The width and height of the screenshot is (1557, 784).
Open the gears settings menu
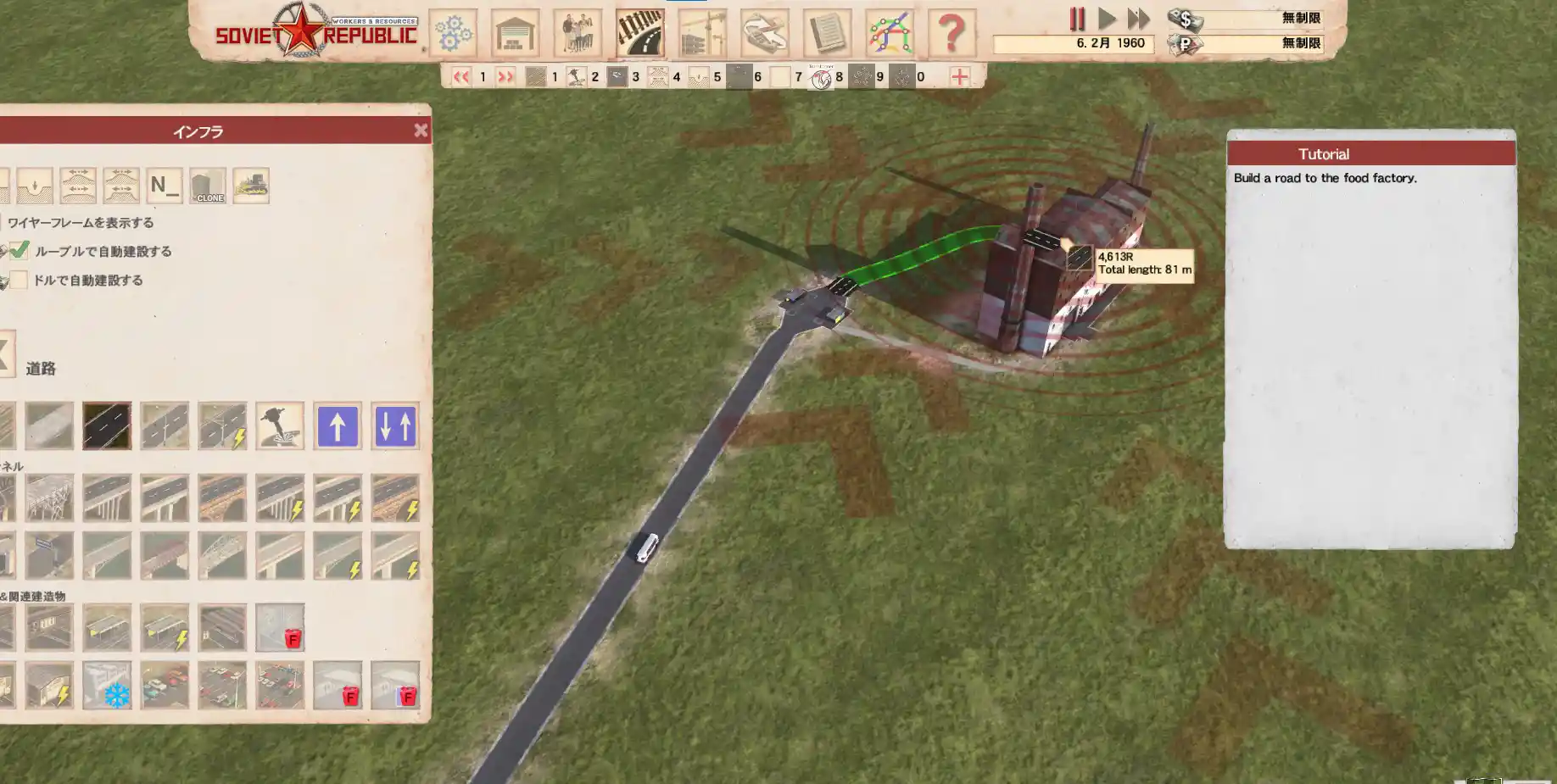pyautogui.click(x=453, y=34)
